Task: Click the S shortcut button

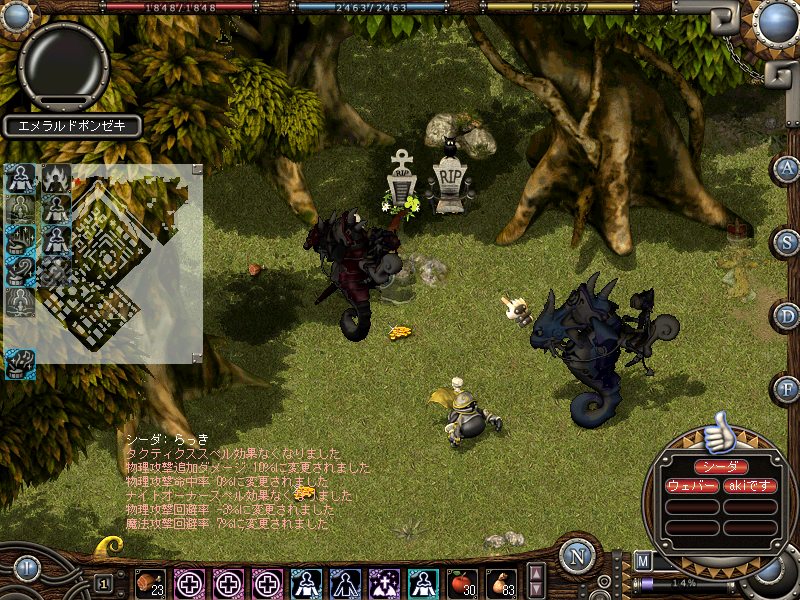Action: (787, 241)
